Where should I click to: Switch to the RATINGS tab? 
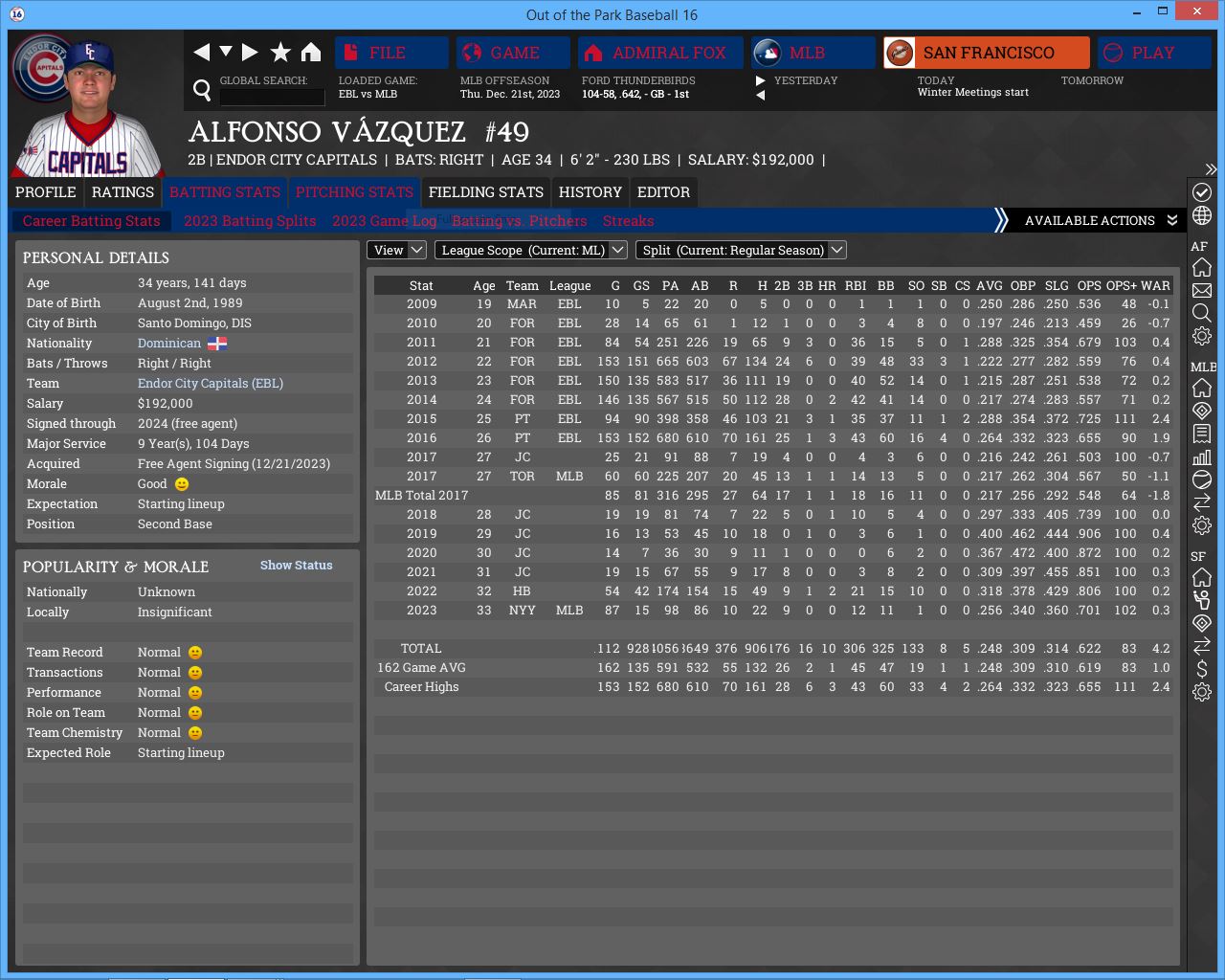click(x=122, y=192)
